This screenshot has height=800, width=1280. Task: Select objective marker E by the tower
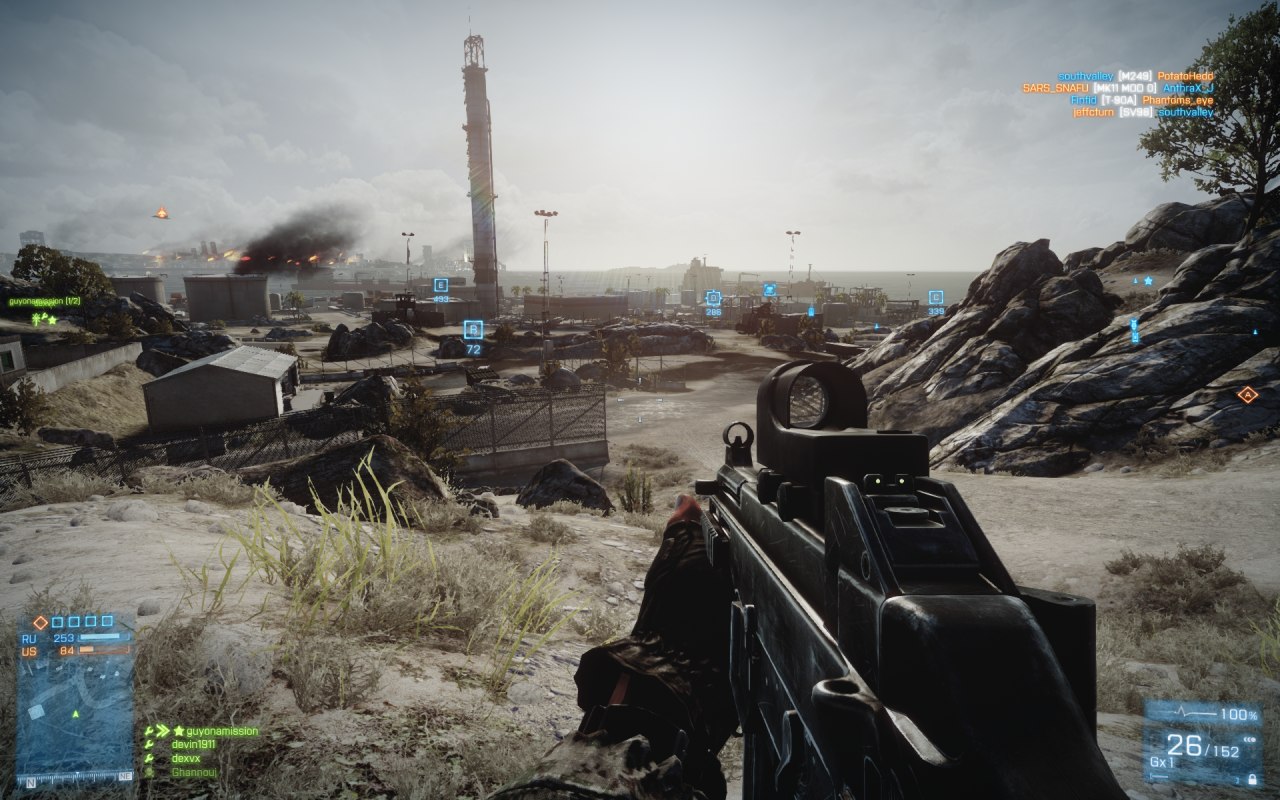[438, 283]
